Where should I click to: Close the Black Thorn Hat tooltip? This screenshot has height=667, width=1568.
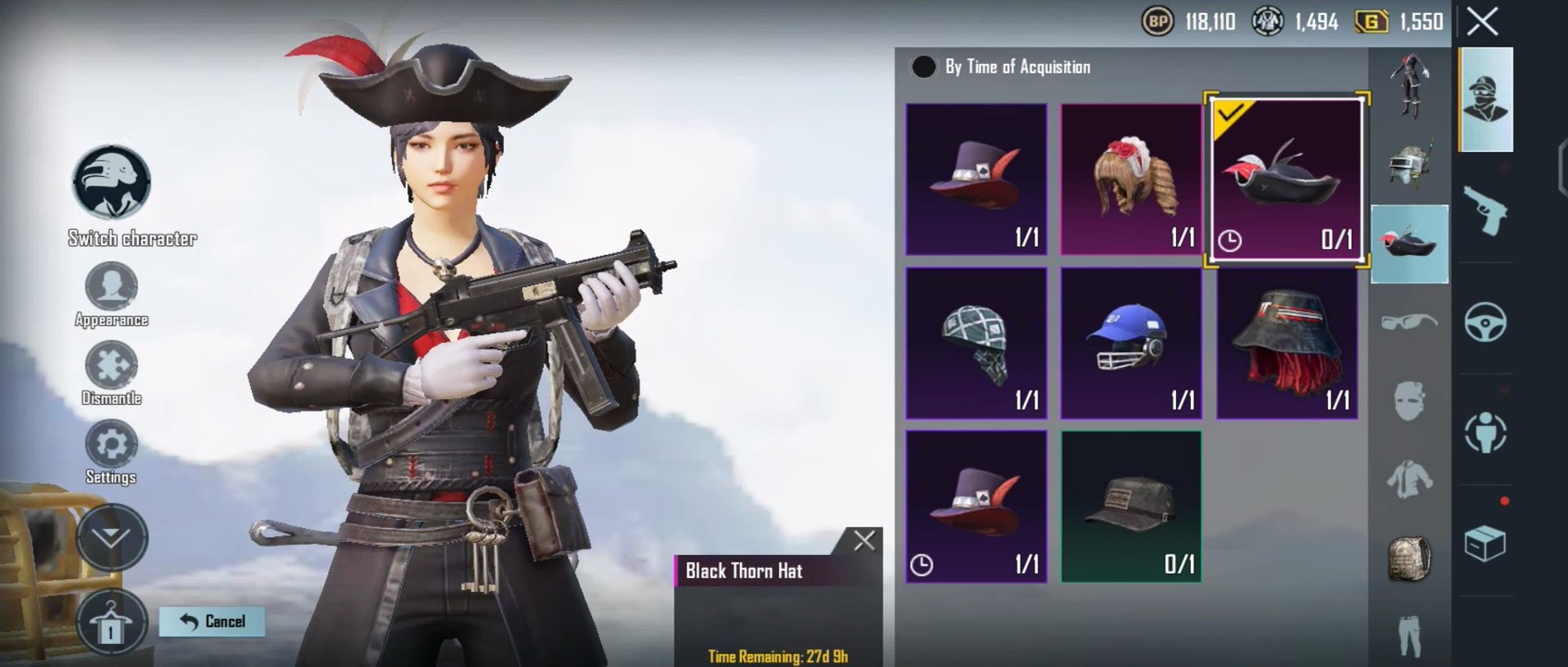point(864,541)
